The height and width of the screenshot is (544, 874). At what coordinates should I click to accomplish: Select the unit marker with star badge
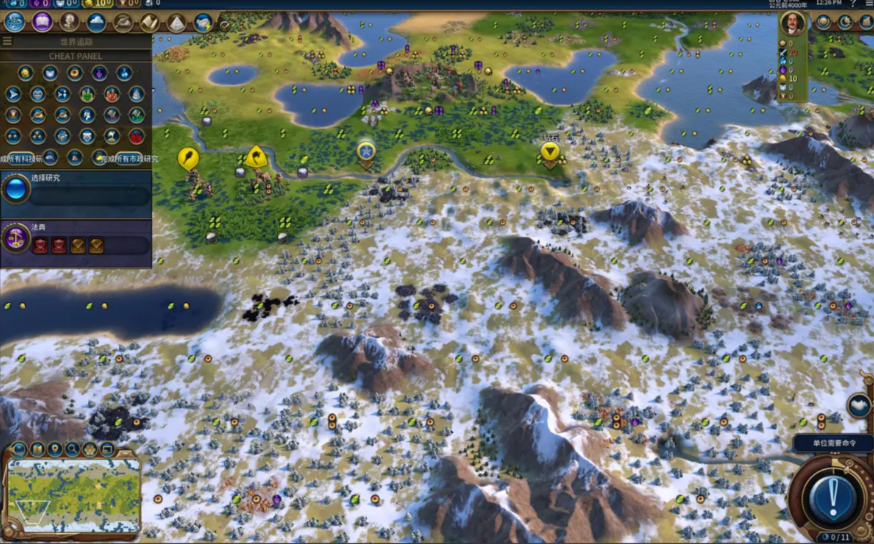point(366,151)
